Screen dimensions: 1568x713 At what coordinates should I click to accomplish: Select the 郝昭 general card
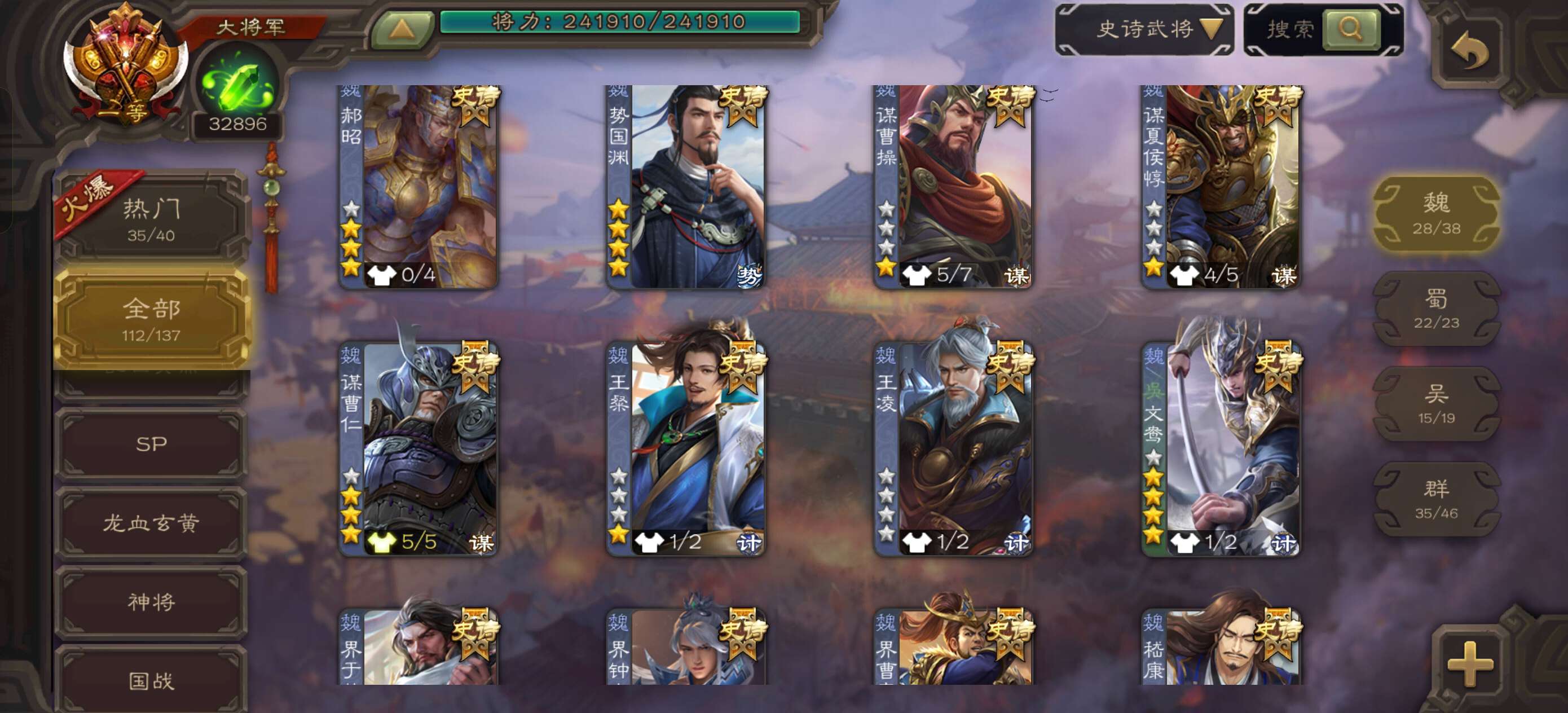pos(419,186)
